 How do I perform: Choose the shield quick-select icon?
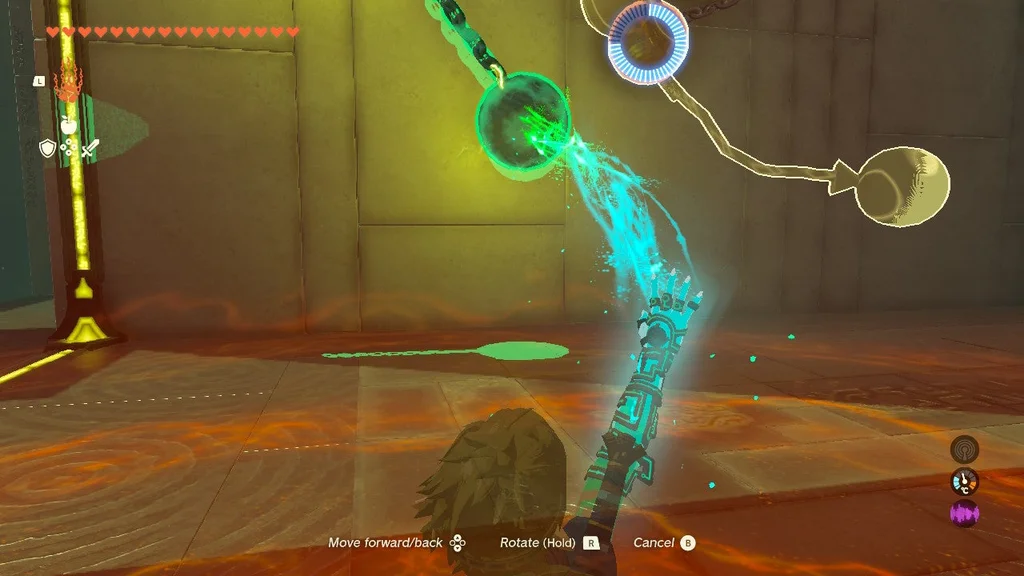point(47,148)
